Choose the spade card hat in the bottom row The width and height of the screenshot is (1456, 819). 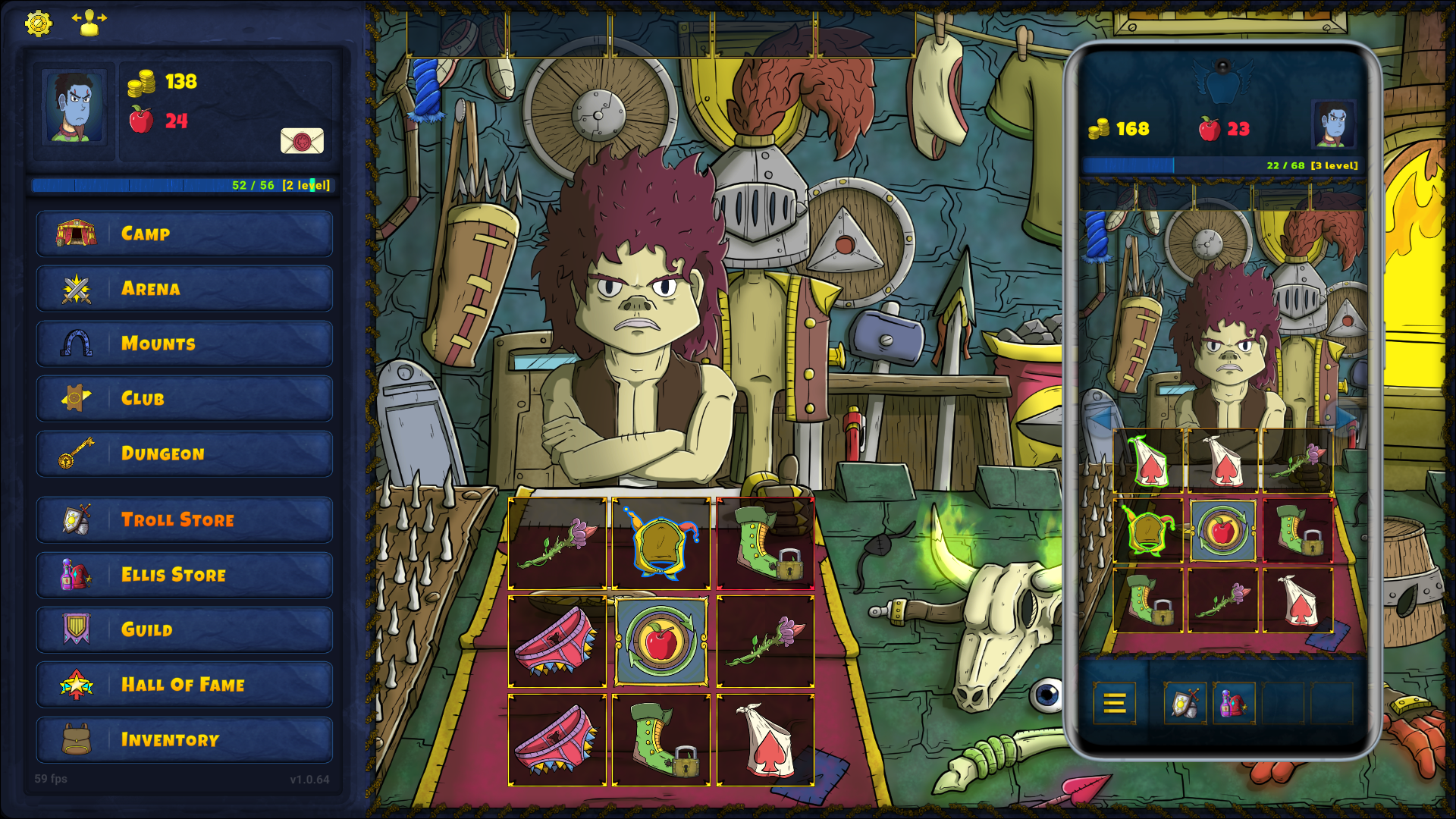pos(765,740)
